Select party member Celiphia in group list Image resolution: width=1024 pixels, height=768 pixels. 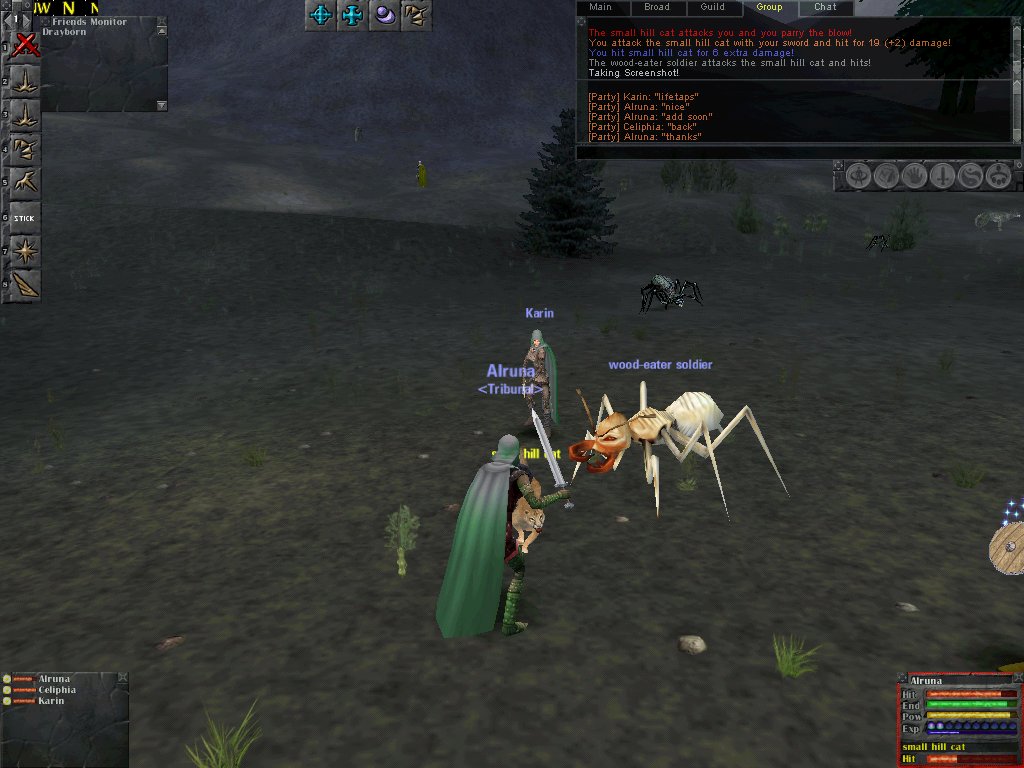coord(56,690)
